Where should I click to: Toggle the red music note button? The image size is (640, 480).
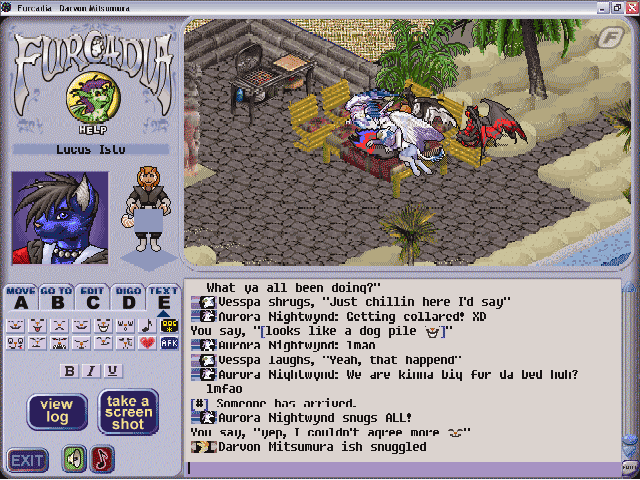coord(102,459)
